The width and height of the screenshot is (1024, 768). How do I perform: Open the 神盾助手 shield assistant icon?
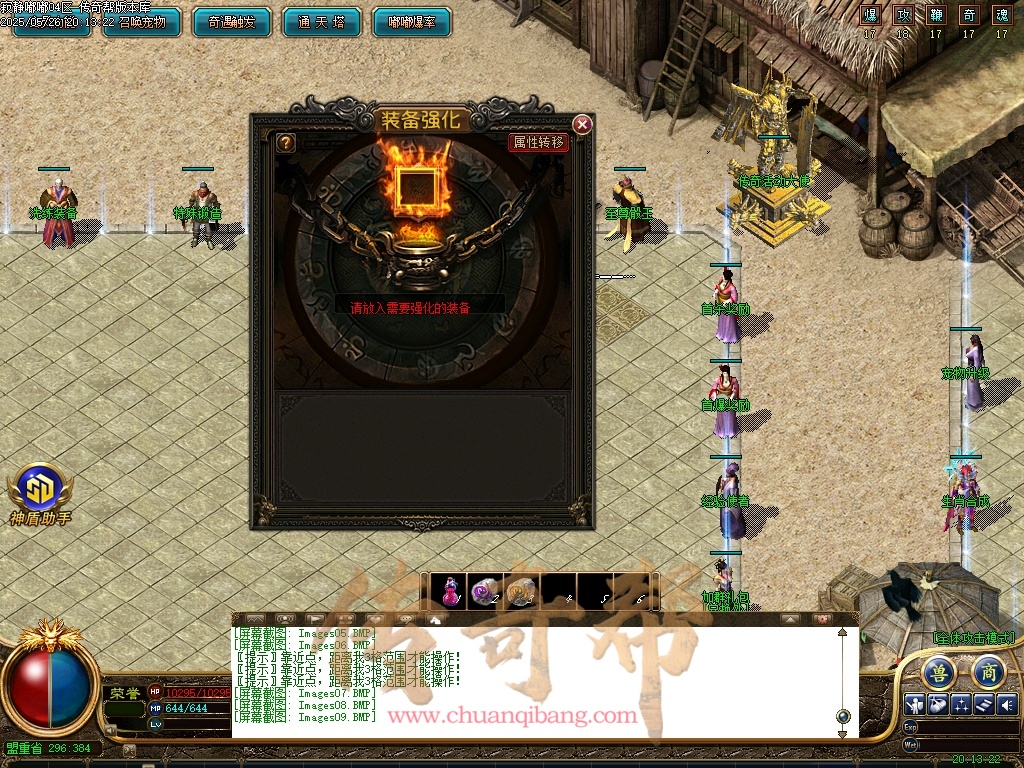pyautogui.click(x=40, y=488)
